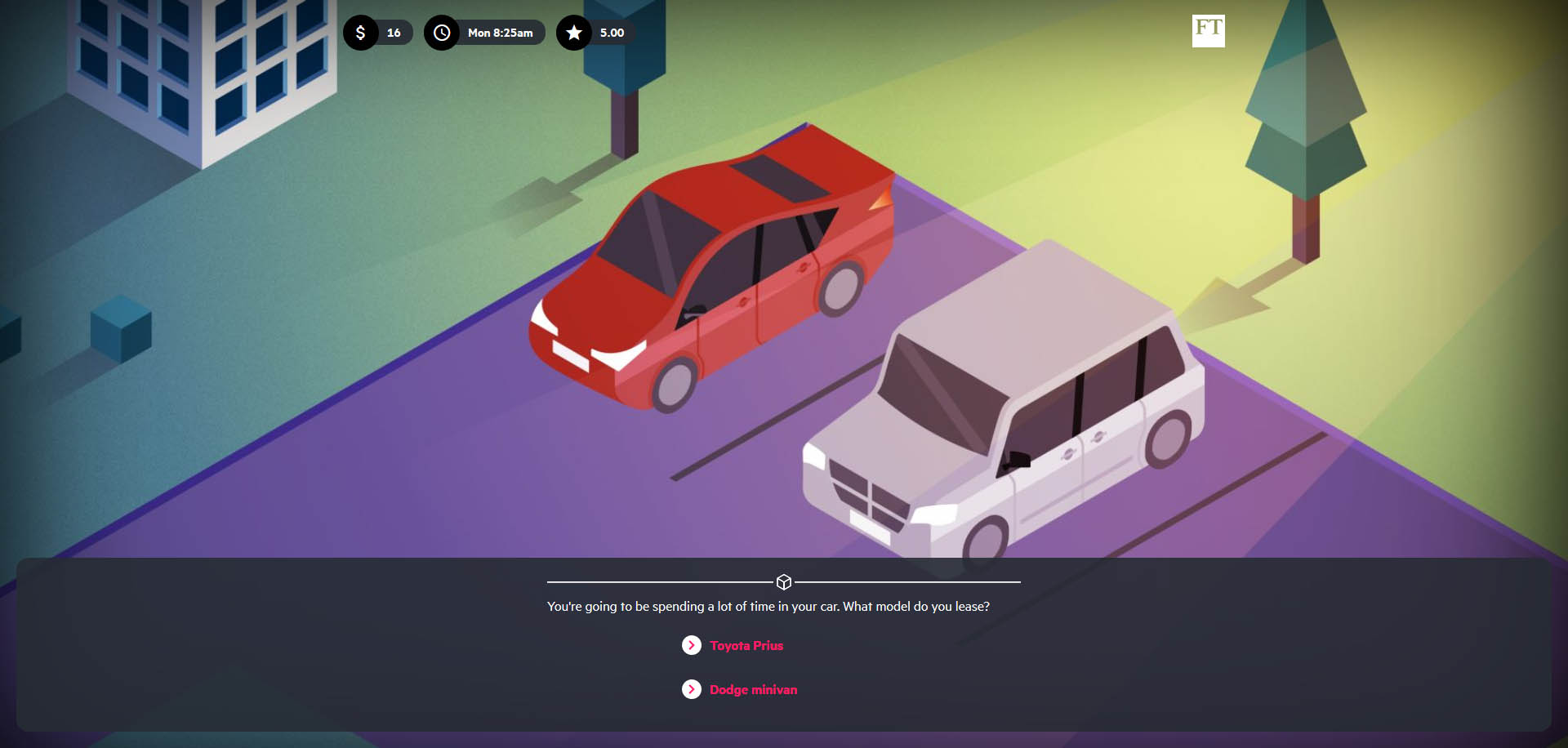
Task: Click the 5.00 rating display pill
Action: pyautogui.click(x=612, y=33)
